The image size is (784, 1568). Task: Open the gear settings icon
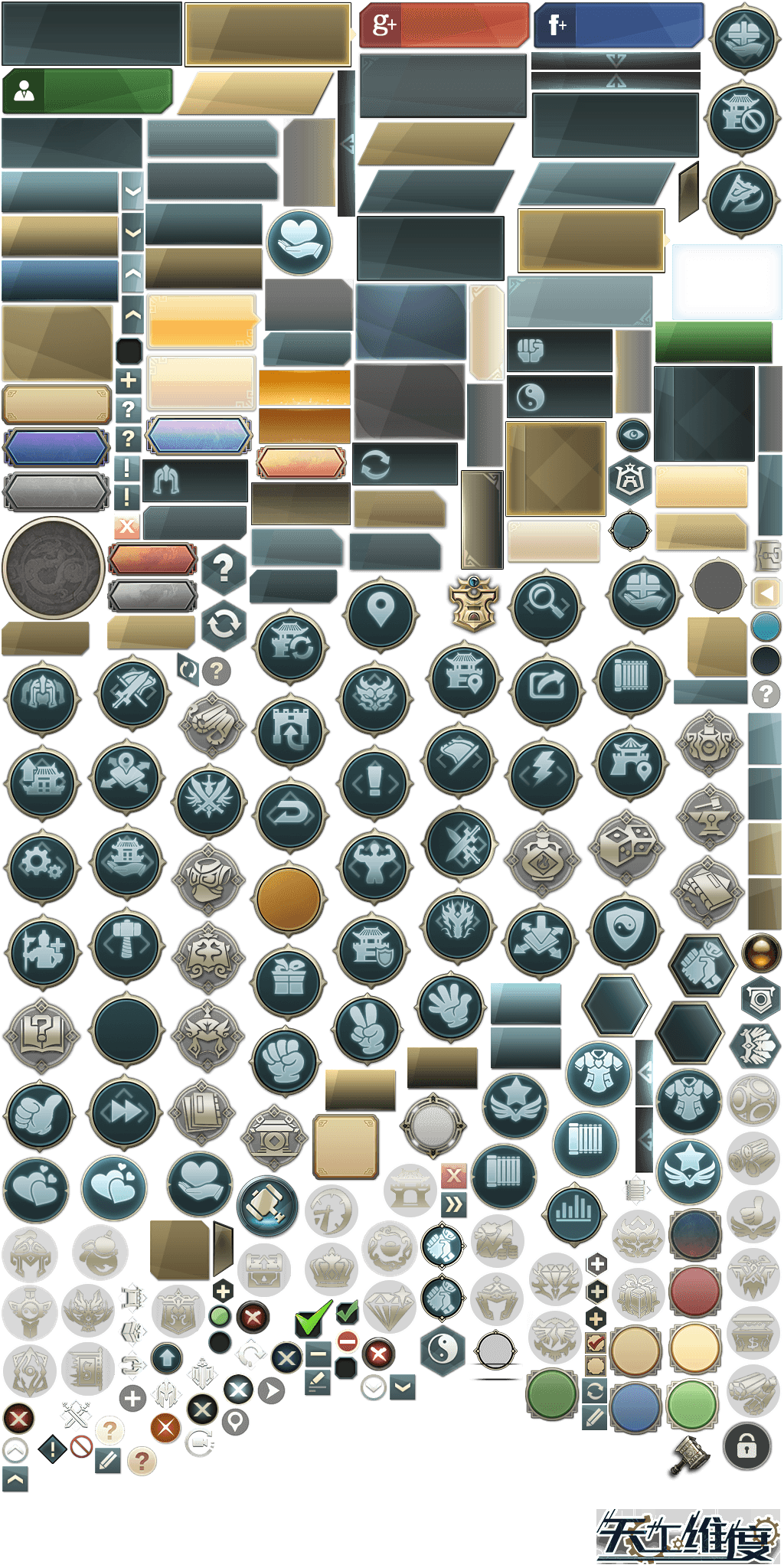[41, 864]
